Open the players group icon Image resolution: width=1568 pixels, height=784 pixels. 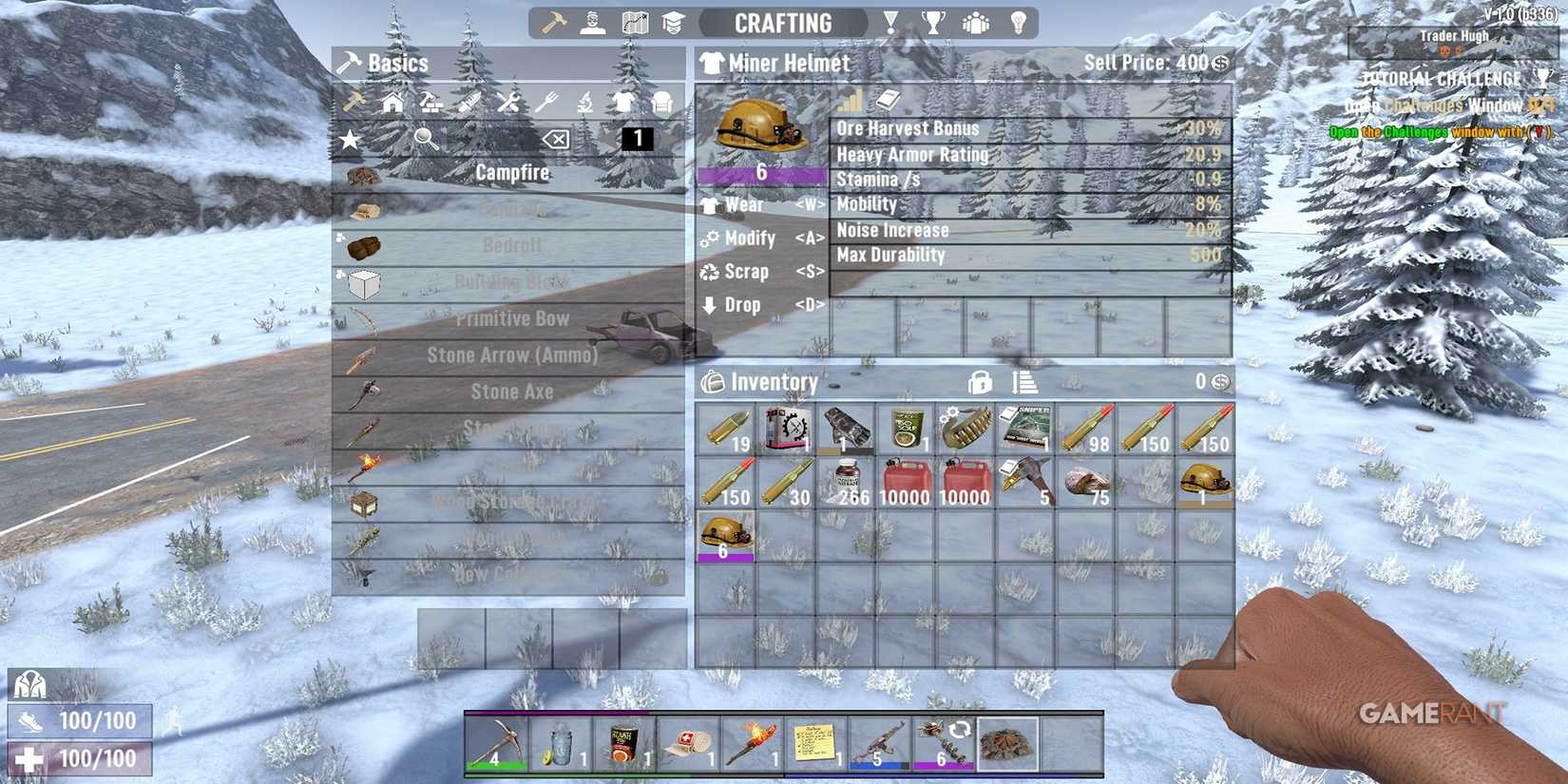click(x=977, y=22)
